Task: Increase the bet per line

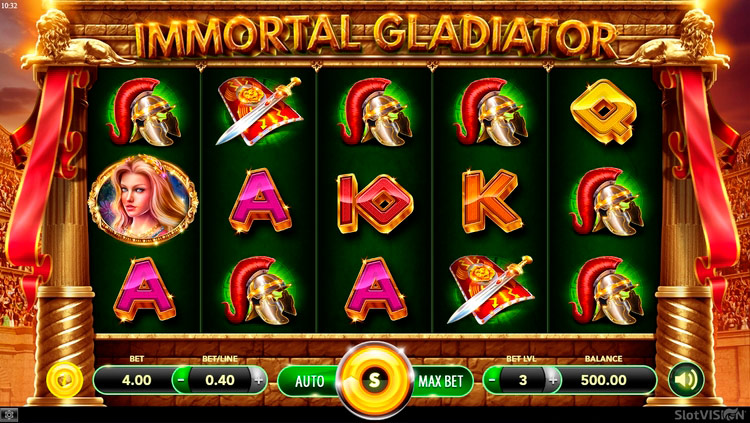Action: tap(259, 380)
